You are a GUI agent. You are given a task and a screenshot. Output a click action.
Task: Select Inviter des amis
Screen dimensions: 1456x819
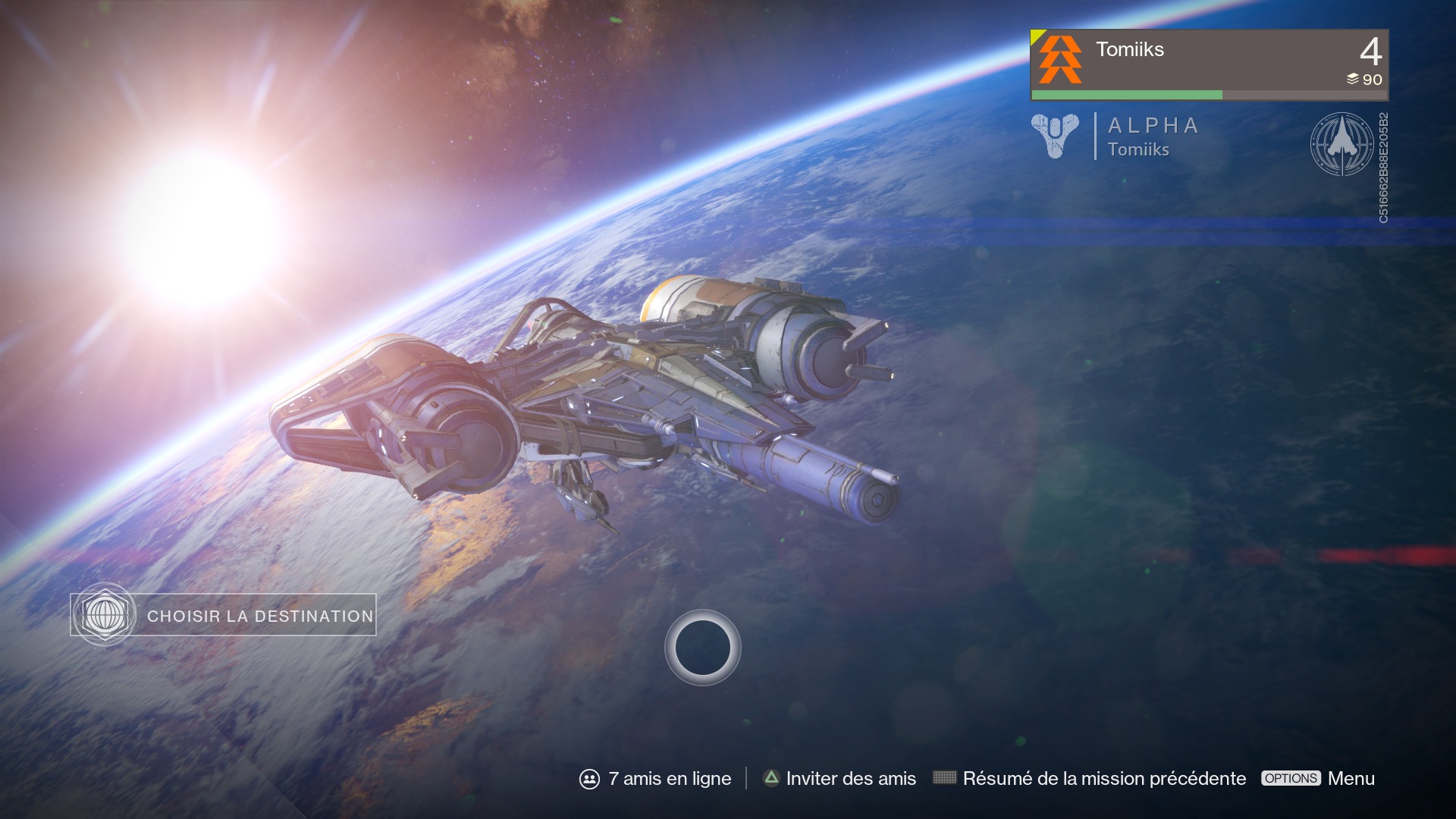[x=839, y=779]
